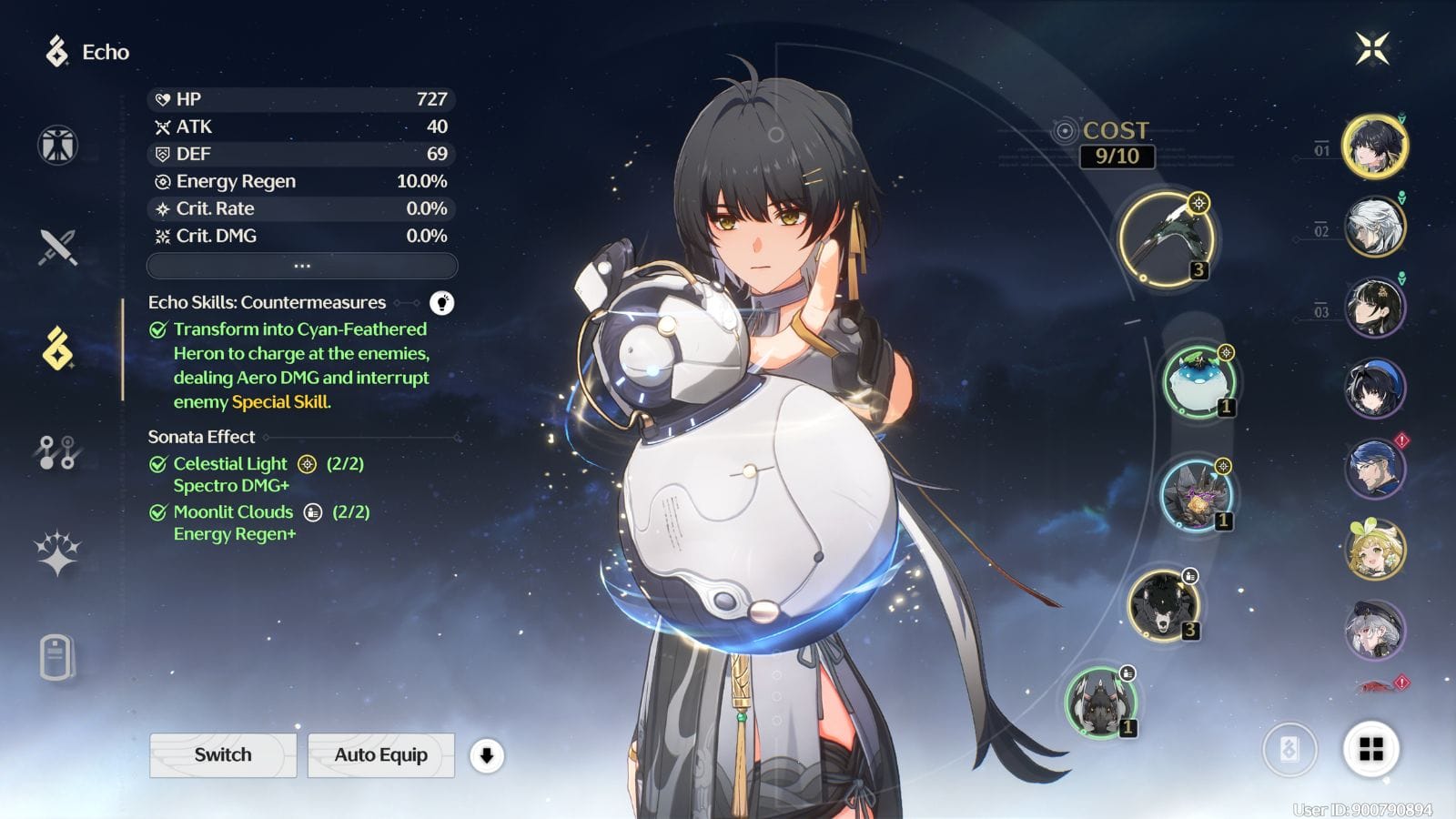The image size is (1456, 819).
Task: Switch to the crossed swords weapon tab
Action: click(57, 247)
